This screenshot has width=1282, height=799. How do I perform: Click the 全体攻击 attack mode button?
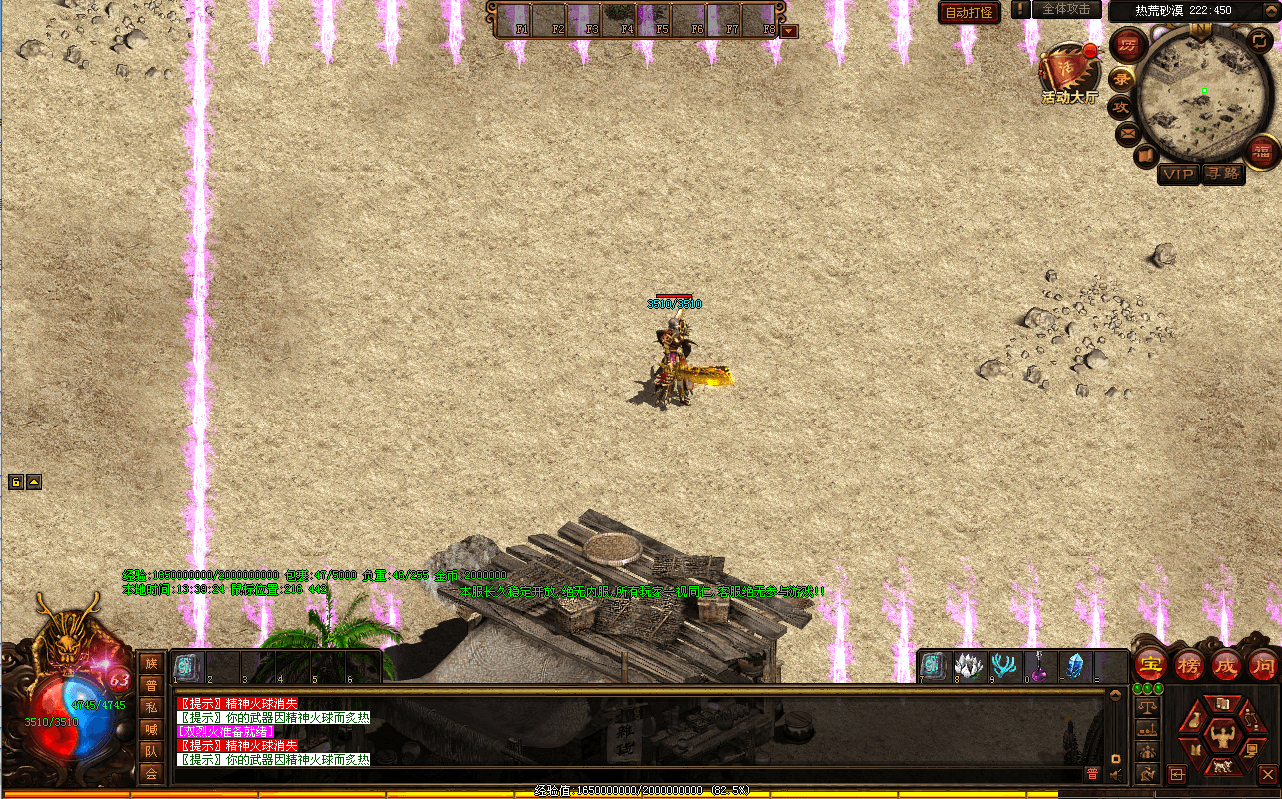[x=1066, y=9]
